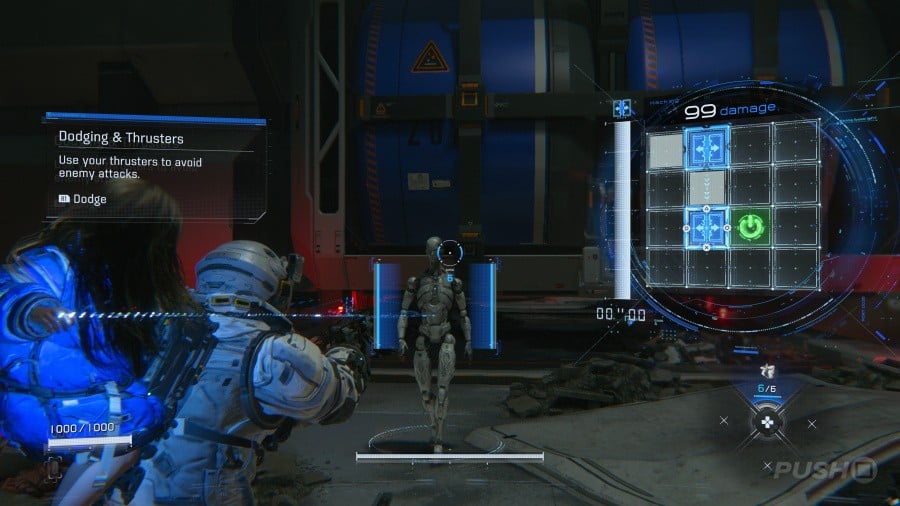Select the equipped weapon icon in weapon wheel

coord(768,373)
